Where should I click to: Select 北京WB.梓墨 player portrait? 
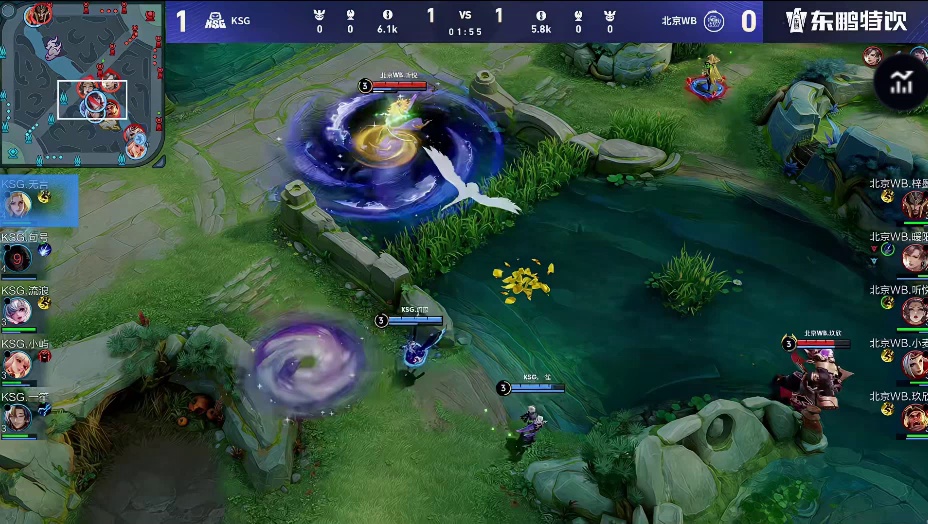914,205
